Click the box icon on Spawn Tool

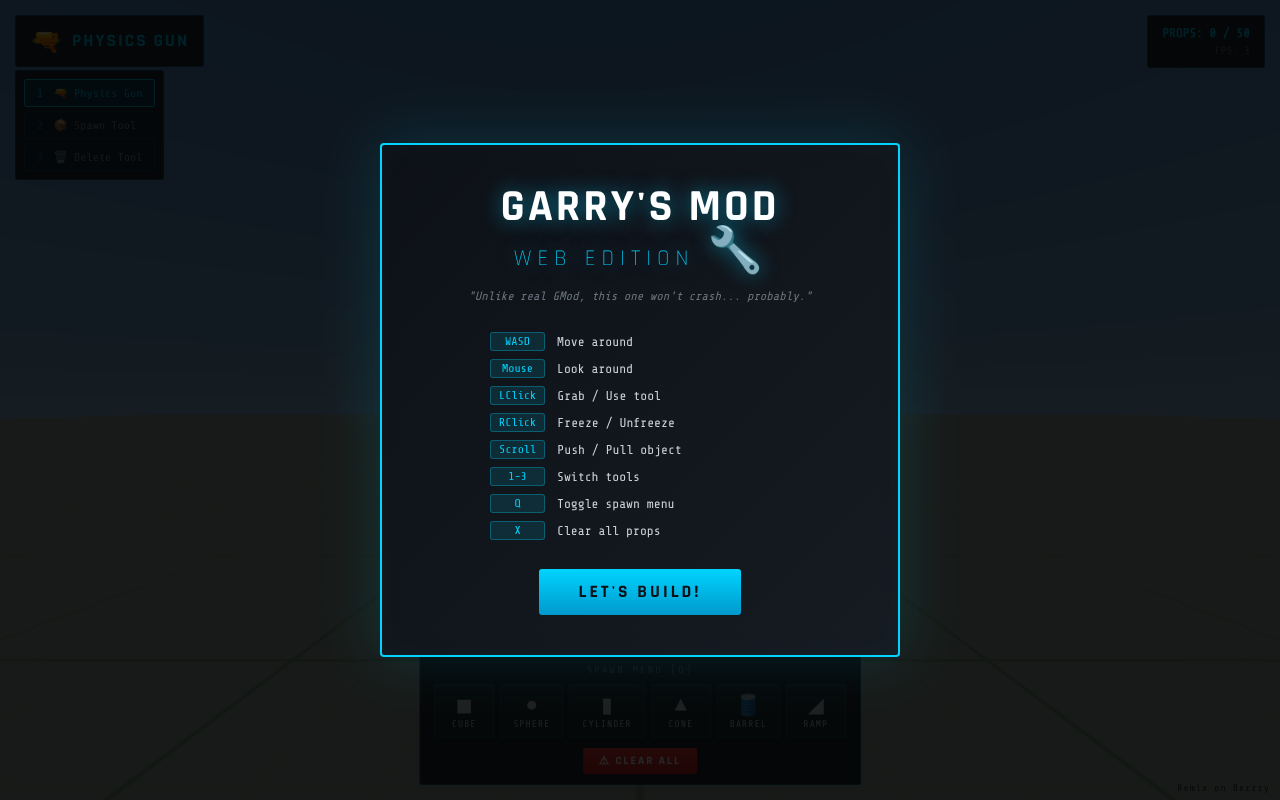pos(60,124)
